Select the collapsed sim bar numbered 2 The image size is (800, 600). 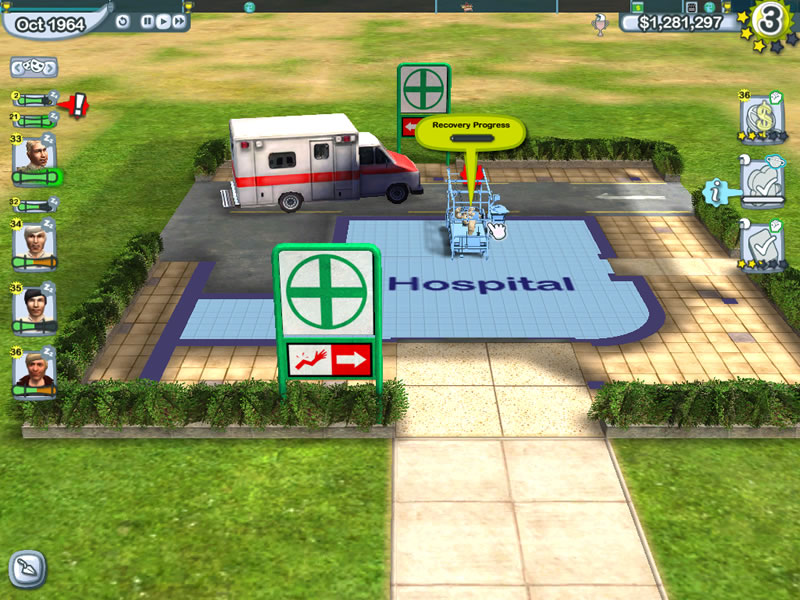pos(34,100)
